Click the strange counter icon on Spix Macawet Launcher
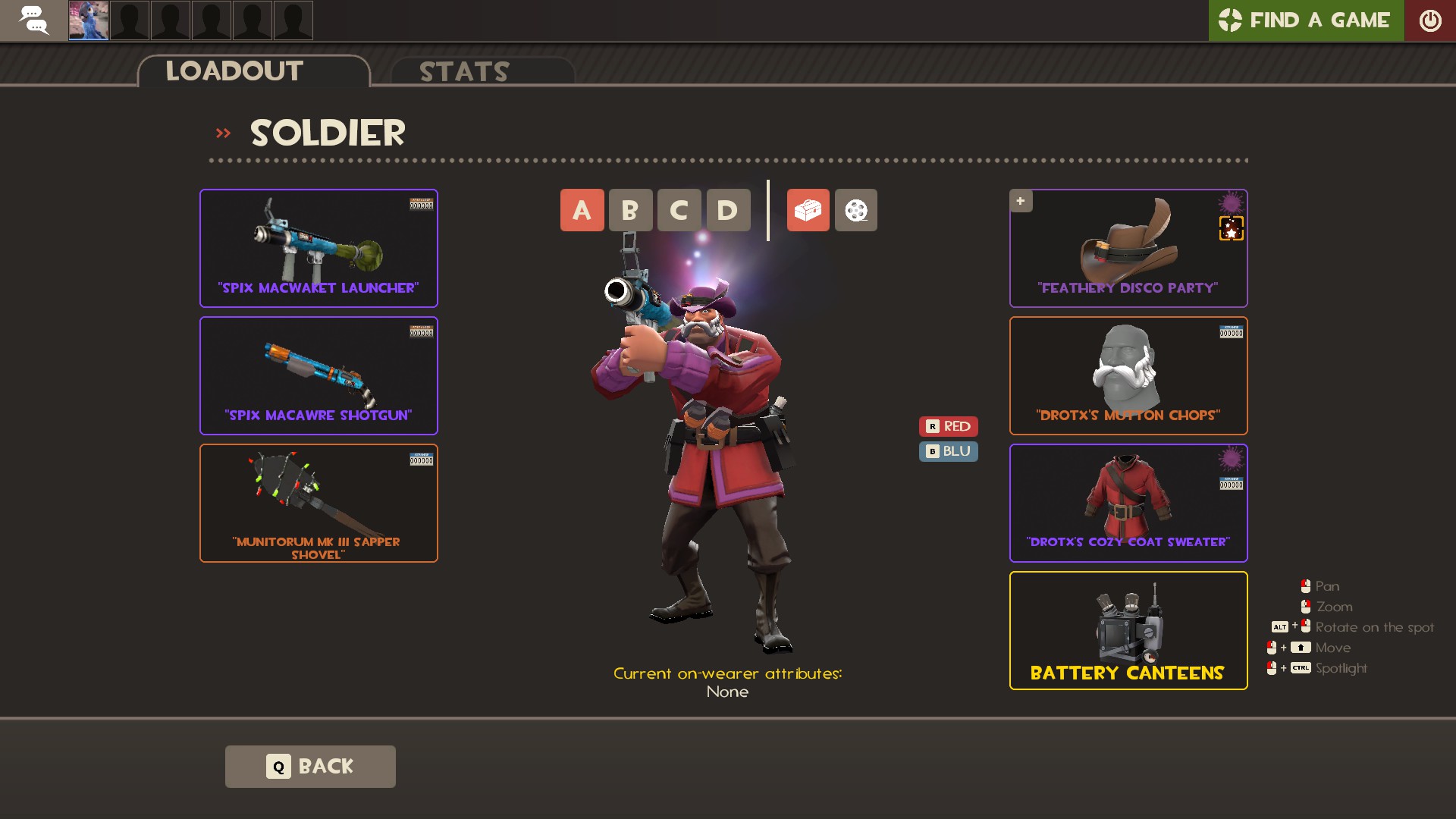Image resolution: width=1456 pixels, height=819 pixels. 422,204
